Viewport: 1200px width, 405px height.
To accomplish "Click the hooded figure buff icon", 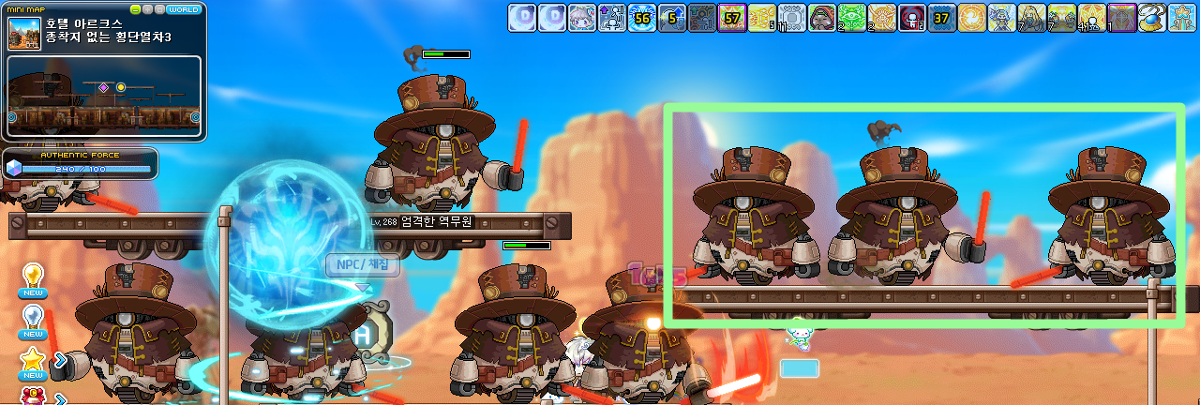I will tap(822, 17).
